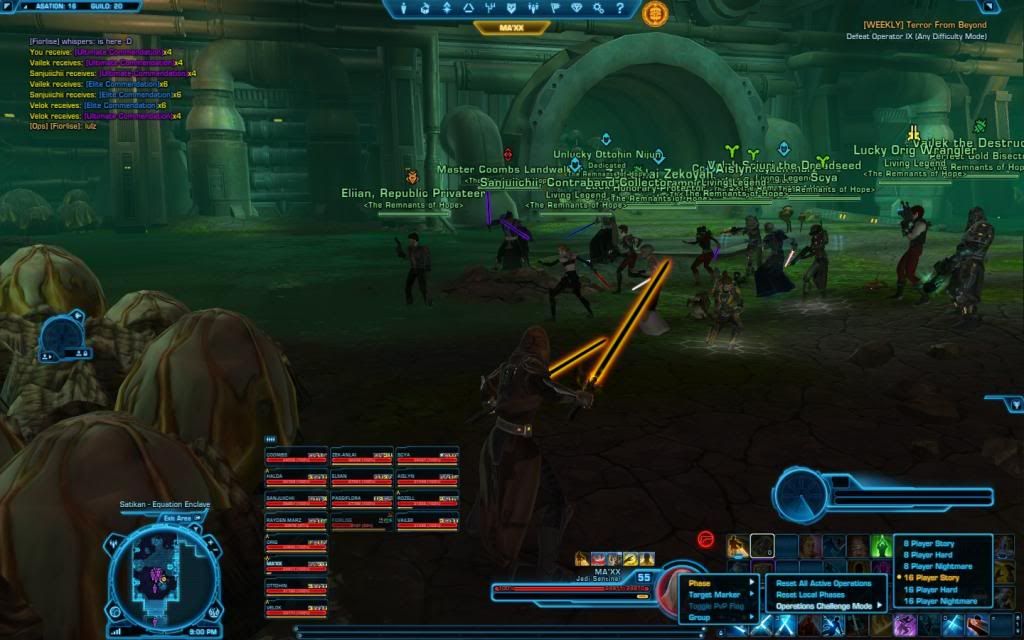Open the minimap of Equation Enclave
This screenshot has height=640, width=1024.
tap(160, 573)
